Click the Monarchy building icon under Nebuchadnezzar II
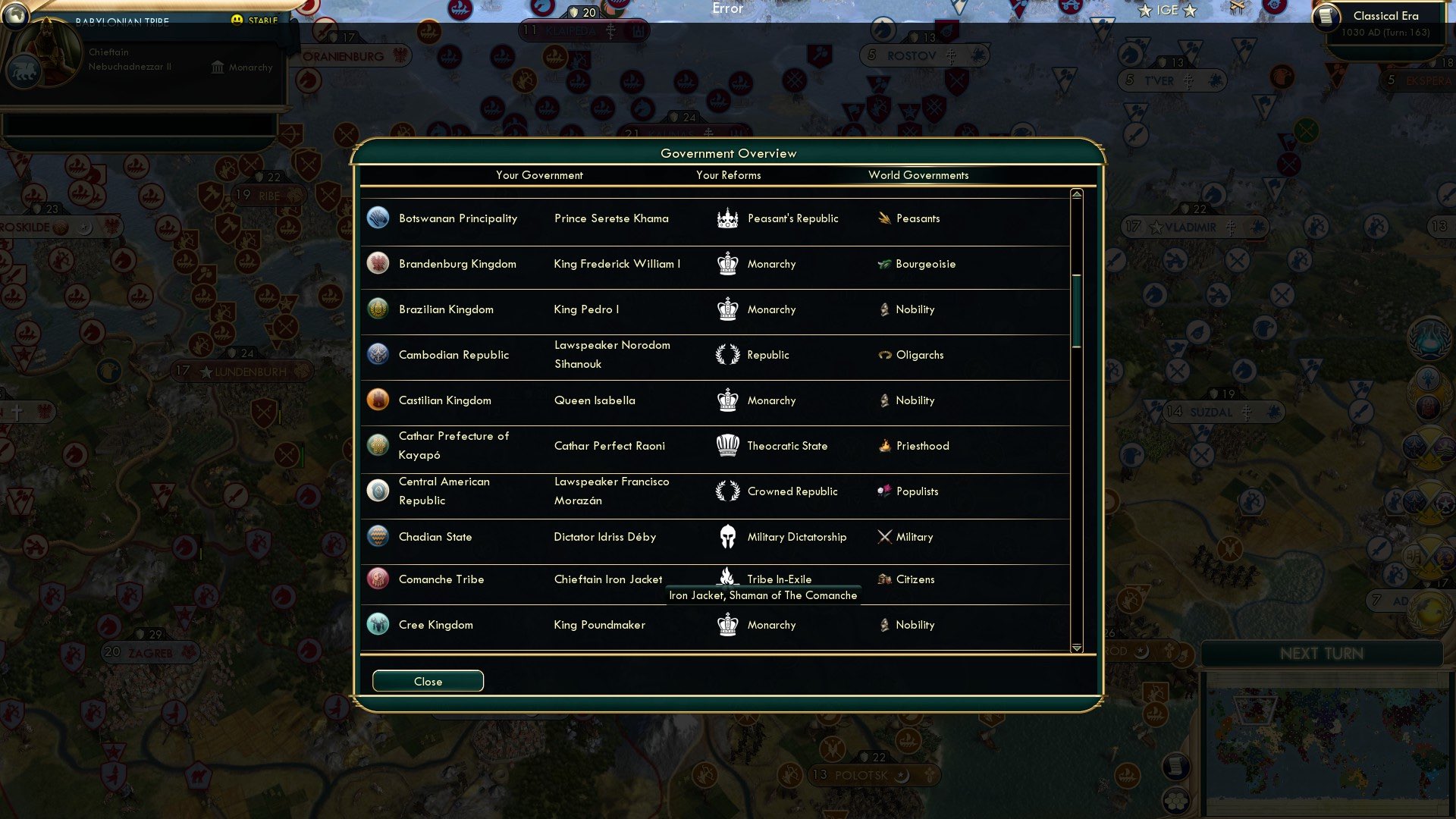1456x819 pixels. coord(218,67)
